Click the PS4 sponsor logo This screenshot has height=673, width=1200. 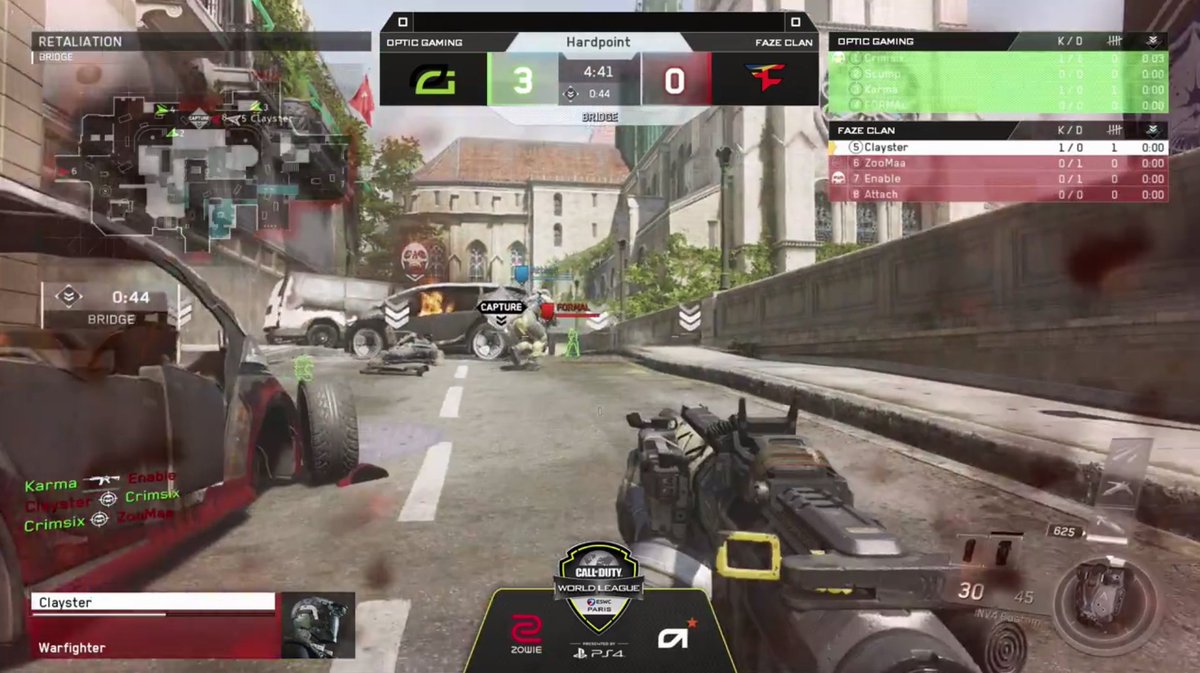(x=600, y=653)
